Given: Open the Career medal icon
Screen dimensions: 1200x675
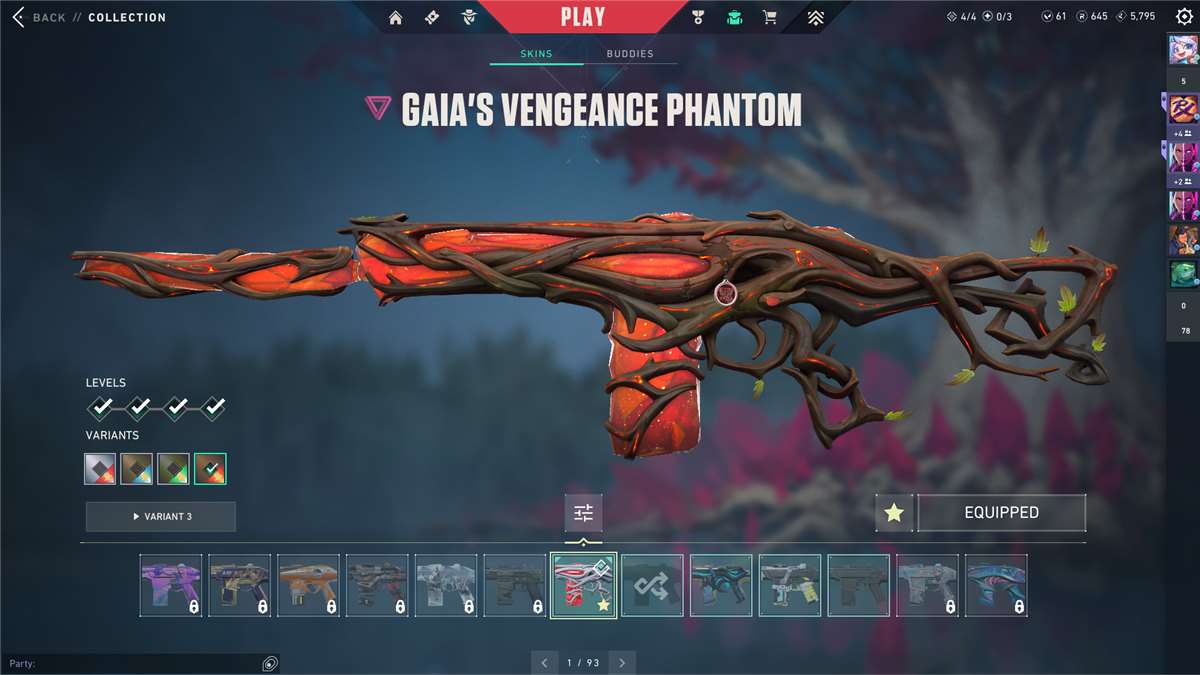Looking at the screenshot, I should [x=698, y=17].
